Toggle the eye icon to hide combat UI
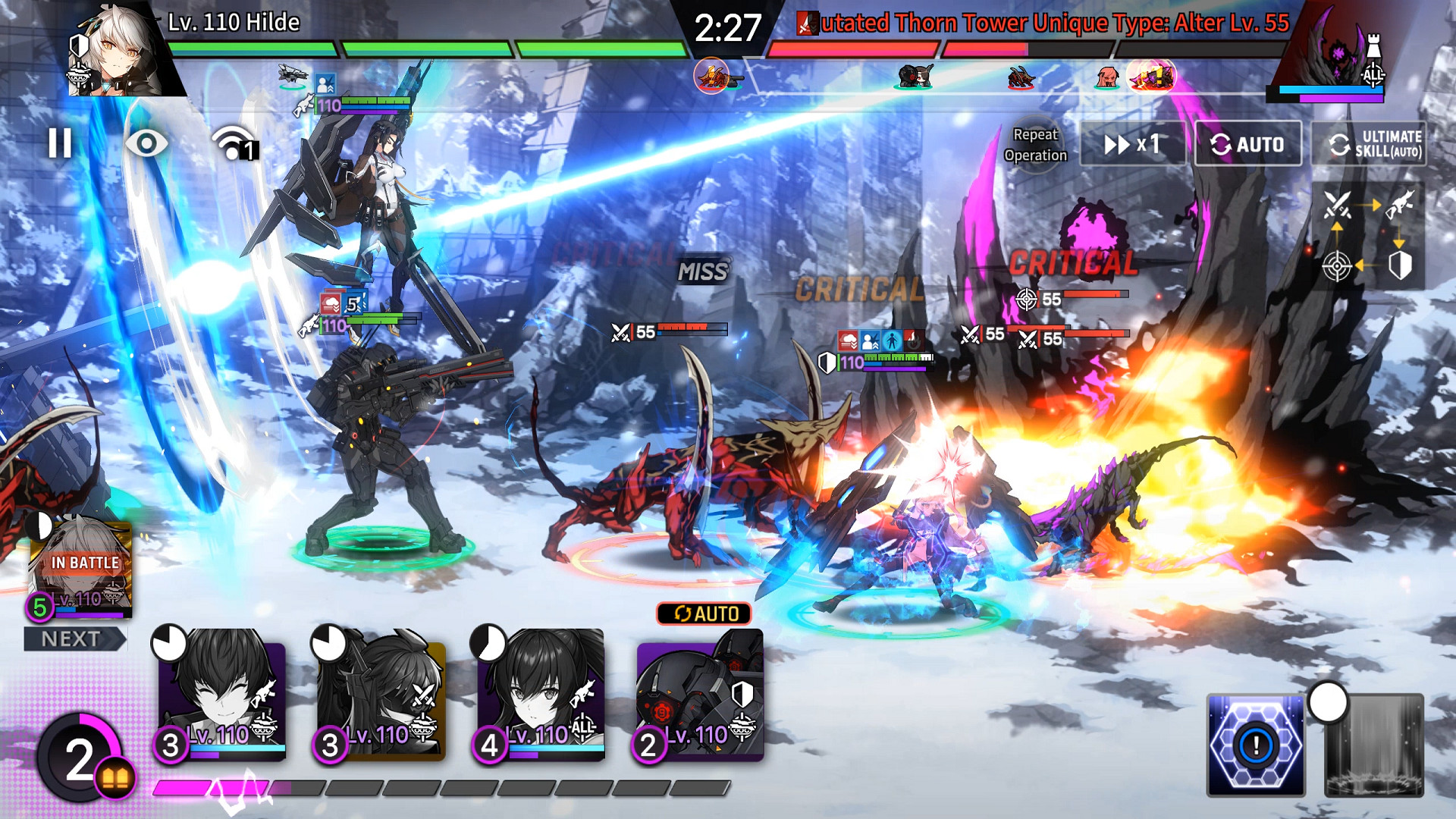This screenshot has width=1456, height=819. [146, 143]
